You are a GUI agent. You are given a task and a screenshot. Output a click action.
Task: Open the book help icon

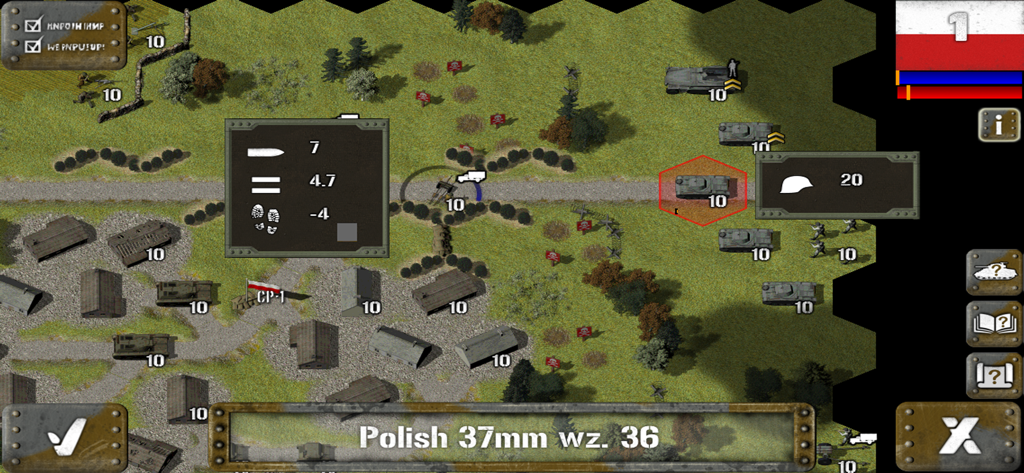[x=993, y=323]
